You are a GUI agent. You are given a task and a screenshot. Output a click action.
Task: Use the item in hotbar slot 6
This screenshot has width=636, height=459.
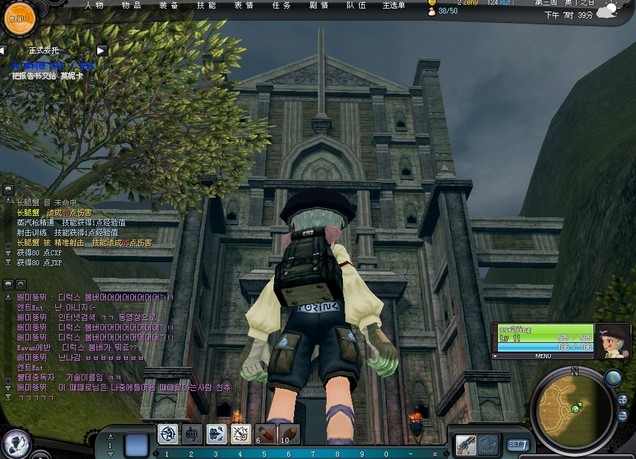coord(265,434)
